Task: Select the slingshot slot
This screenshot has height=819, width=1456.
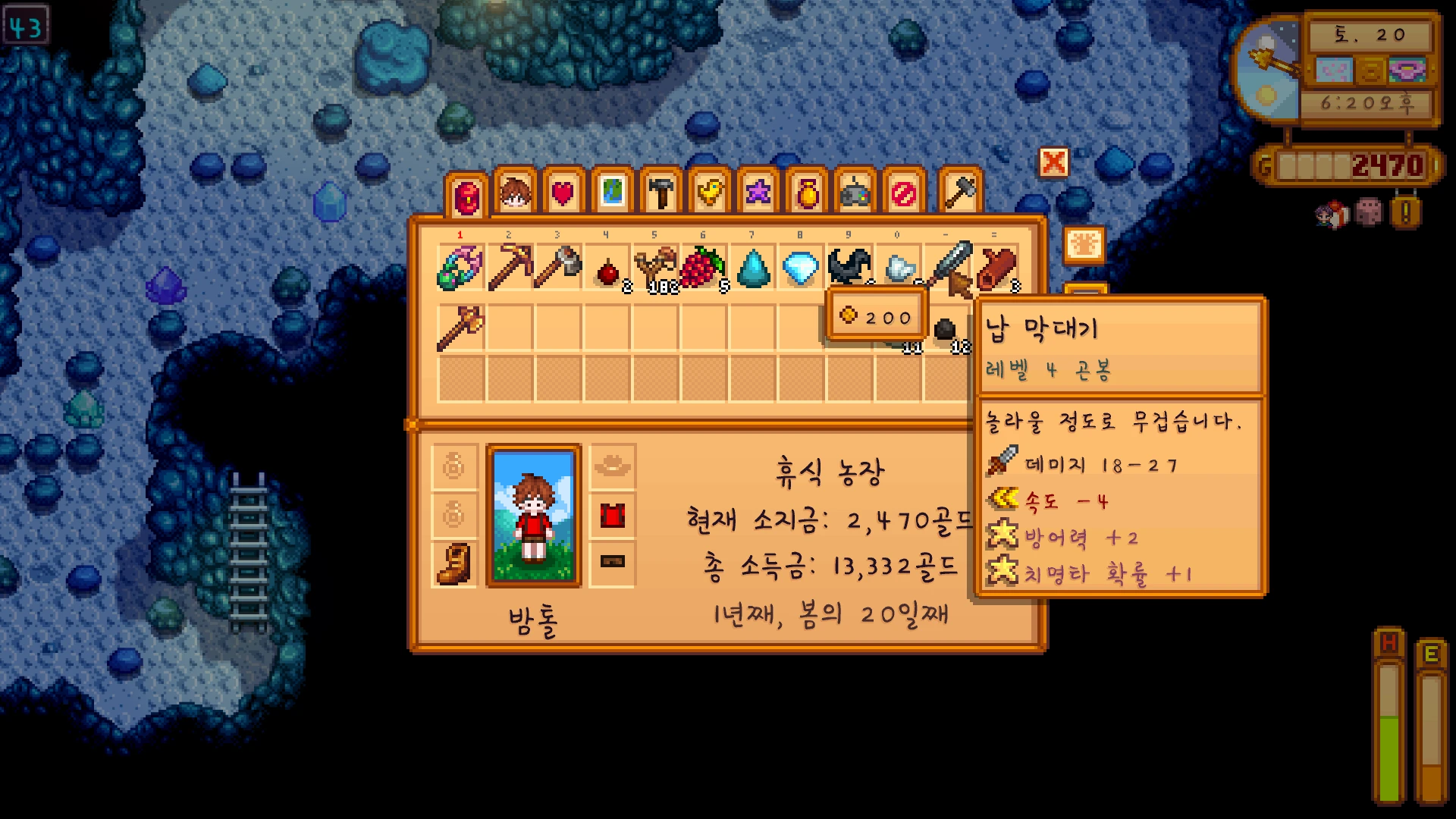Action: (x=655, y=267)
